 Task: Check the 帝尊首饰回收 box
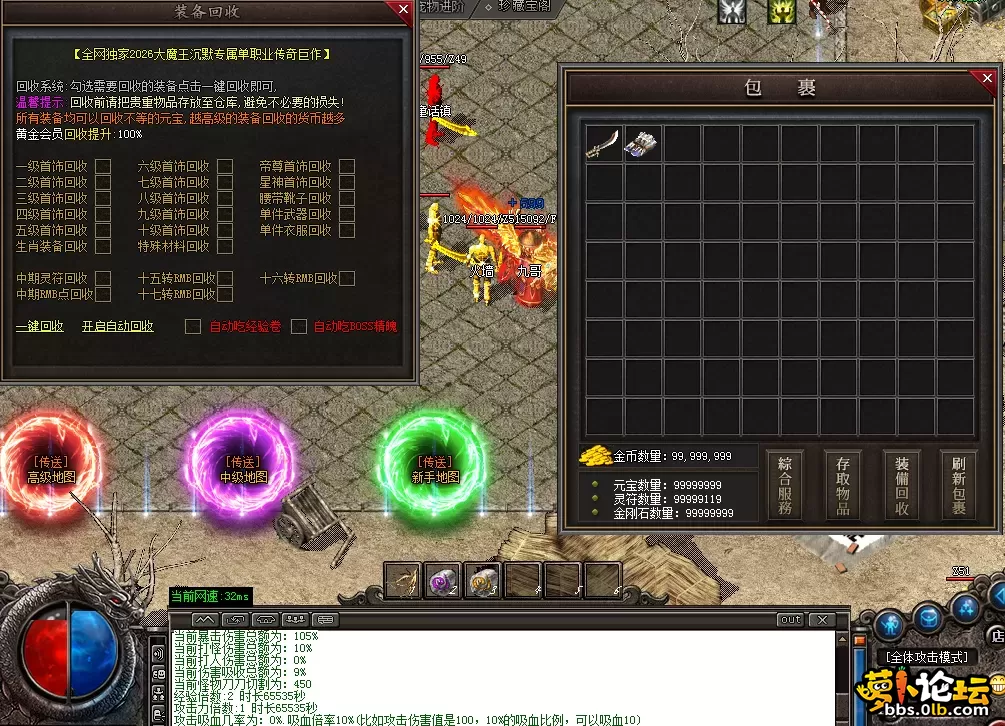tap(347, 167)
